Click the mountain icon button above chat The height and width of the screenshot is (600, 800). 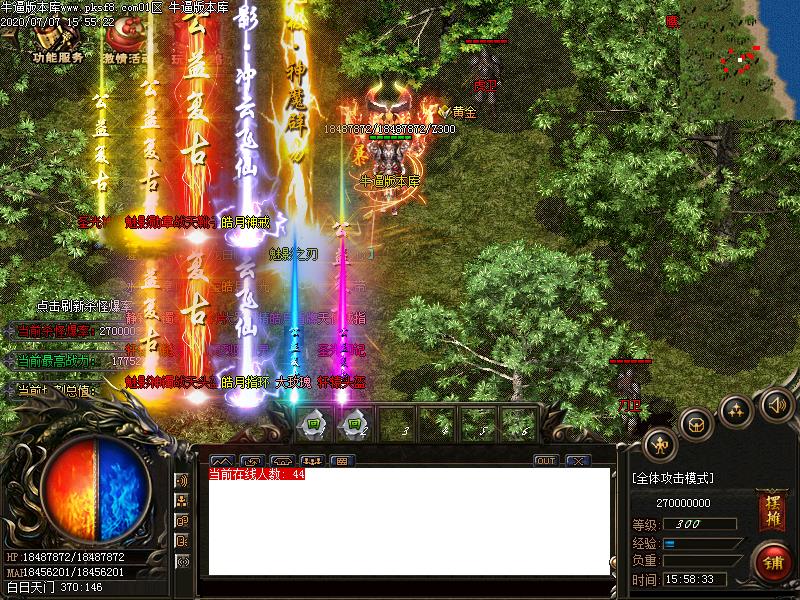click(x=221, y=462)
